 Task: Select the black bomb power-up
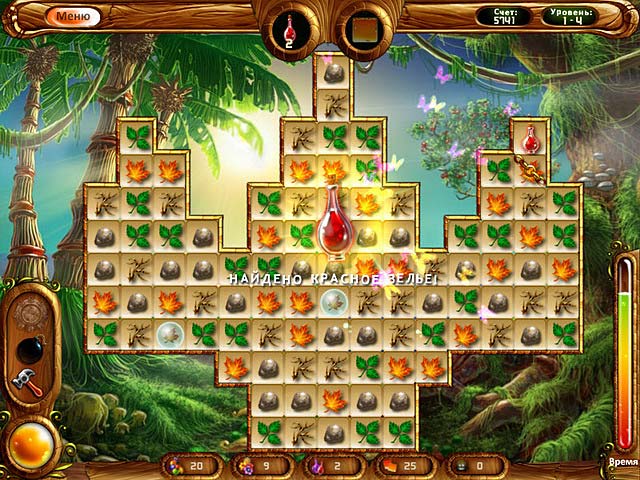[x=29, y=350]
